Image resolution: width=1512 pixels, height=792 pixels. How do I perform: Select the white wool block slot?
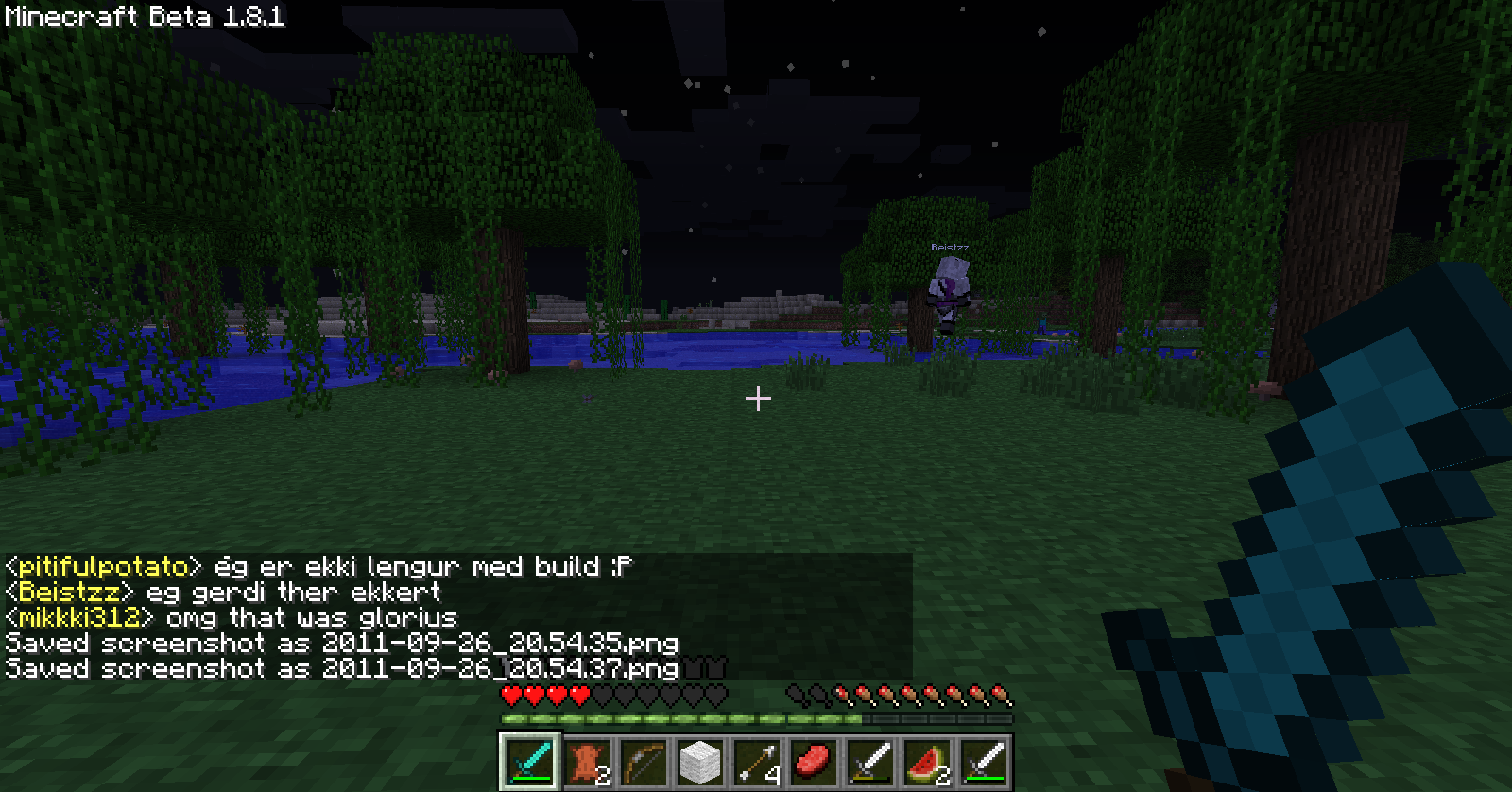[x=700, y=761]
